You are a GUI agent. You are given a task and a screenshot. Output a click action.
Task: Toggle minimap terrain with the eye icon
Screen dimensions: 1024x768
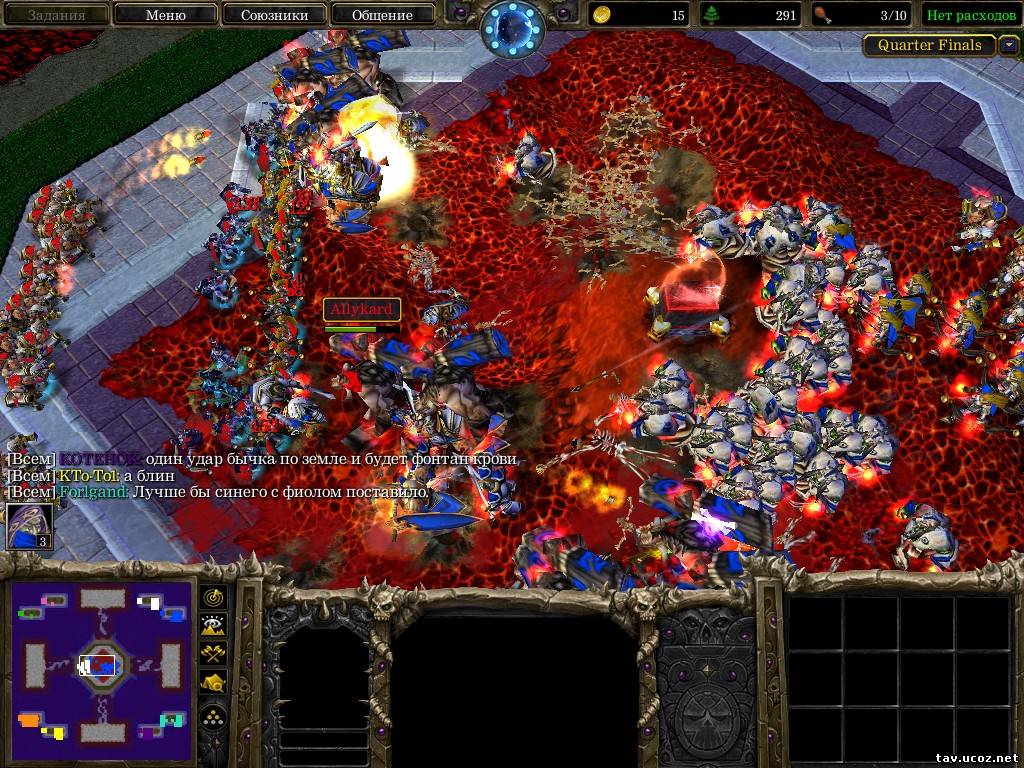[214, 626]
